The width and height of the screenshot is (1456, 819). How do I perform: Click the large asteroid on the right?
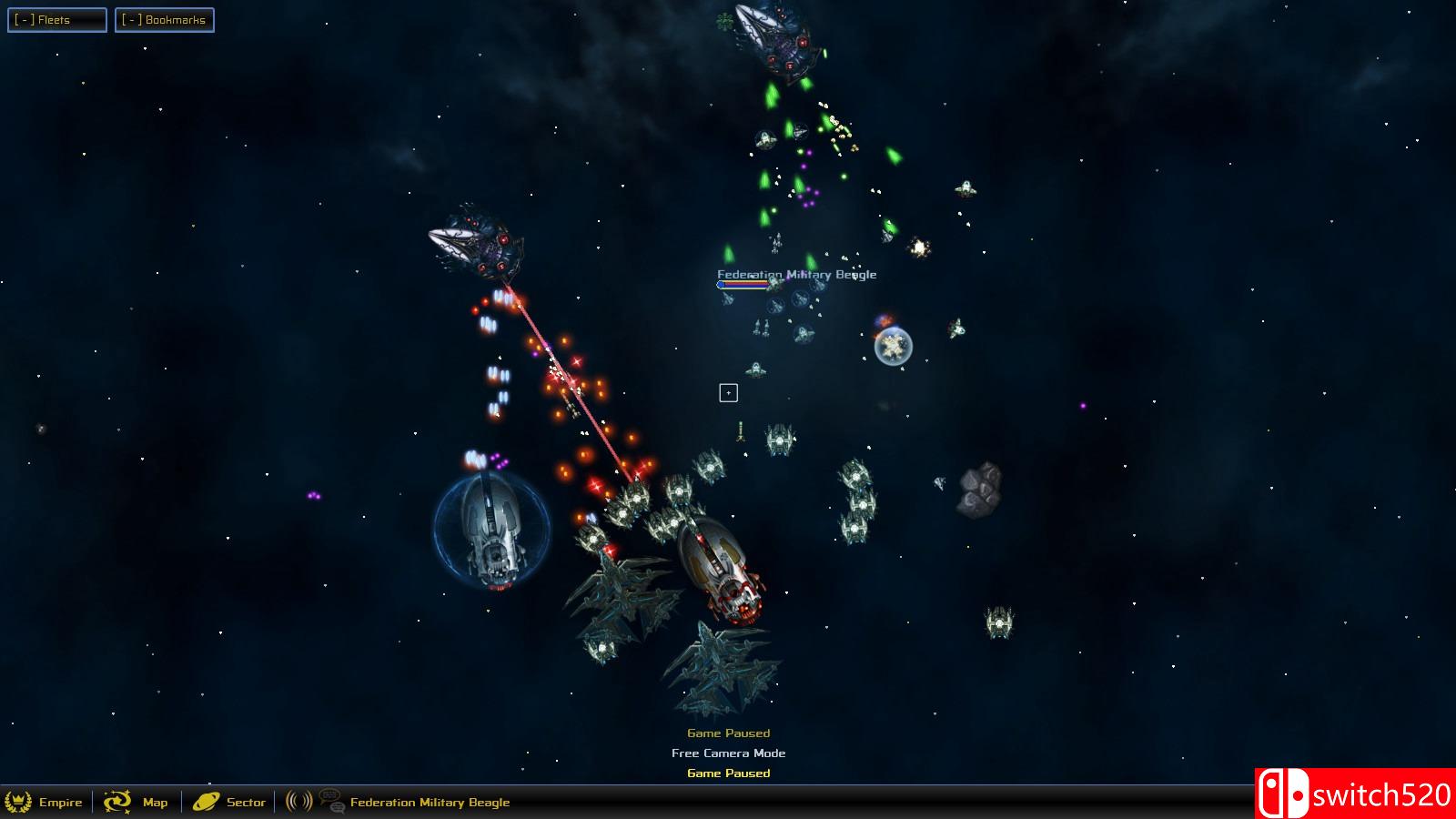click(x=980, y=489)
